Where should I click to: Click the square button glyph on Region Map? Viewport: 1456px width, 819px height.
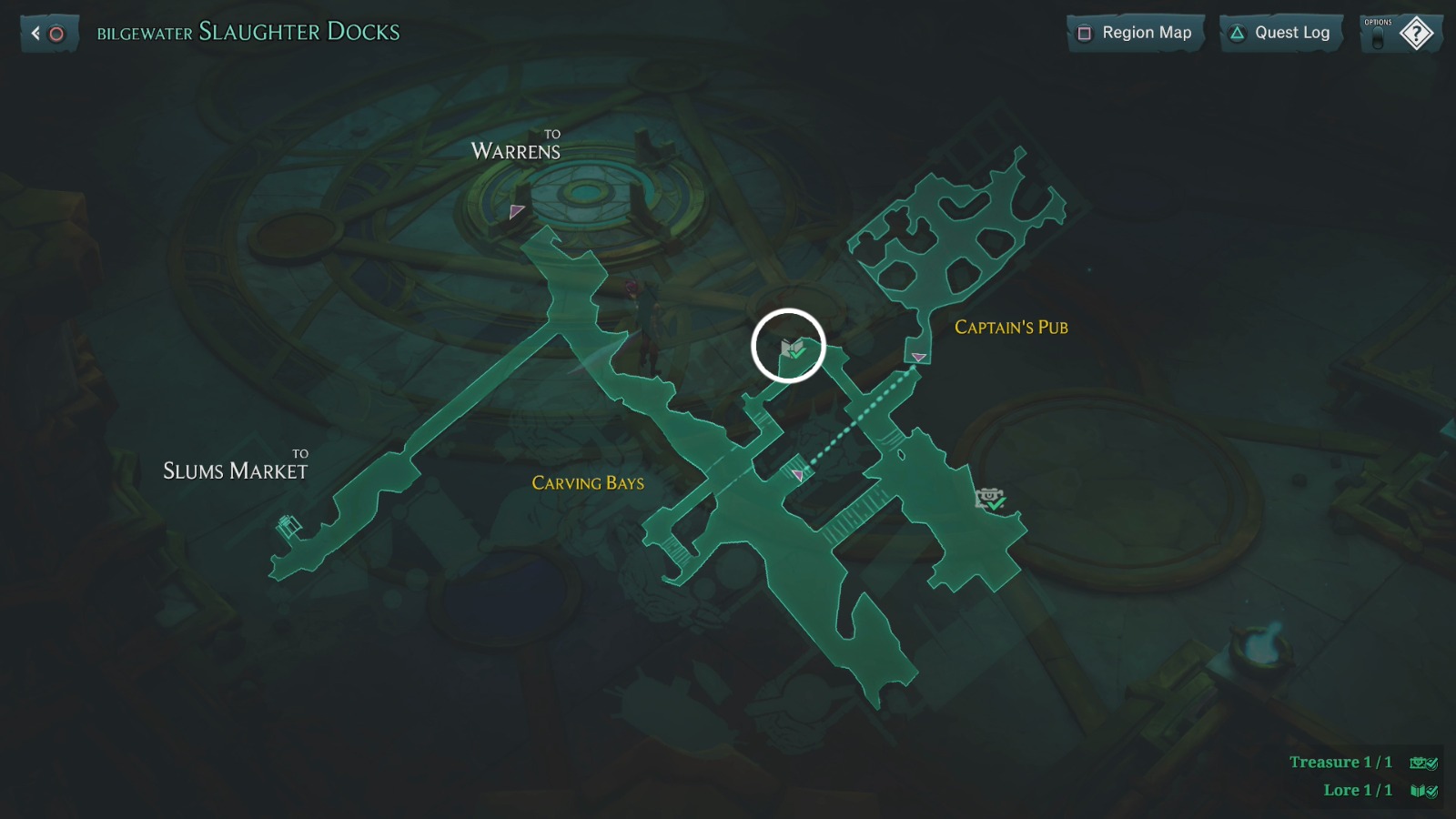(x=1085, y=33)
